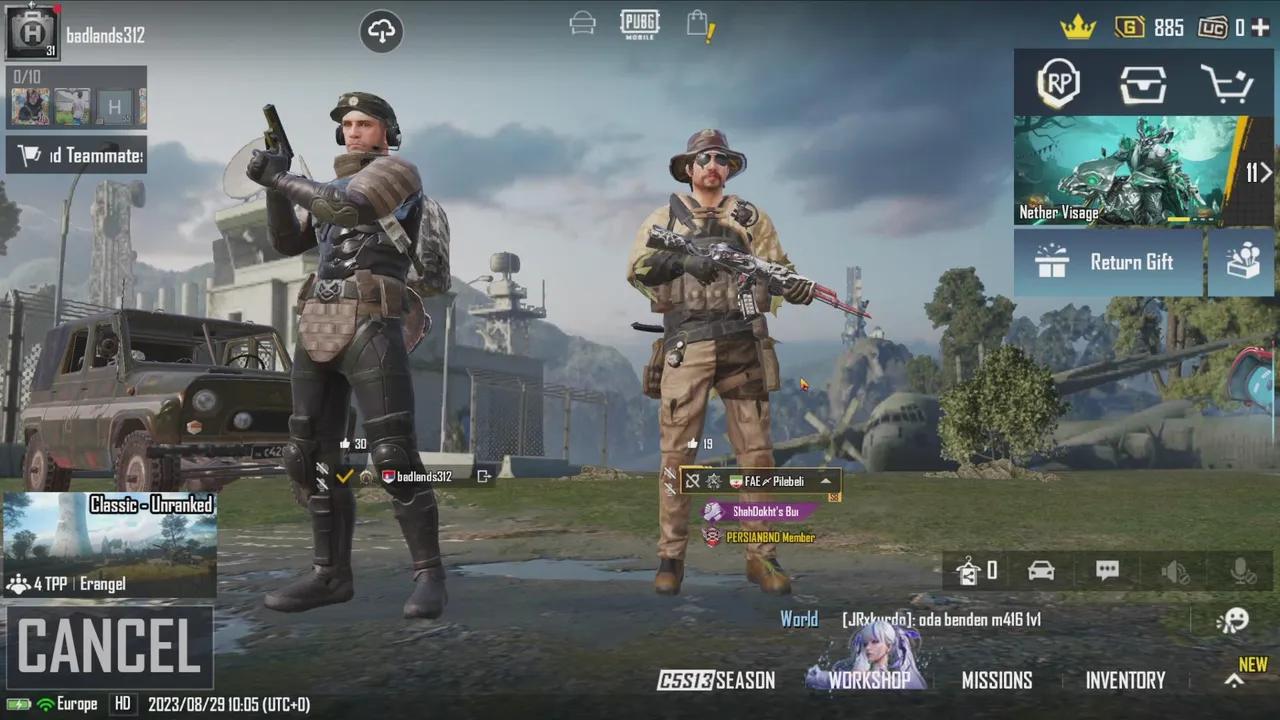Collapse the FAE Pilebeli name panel

tap(825, 481)
